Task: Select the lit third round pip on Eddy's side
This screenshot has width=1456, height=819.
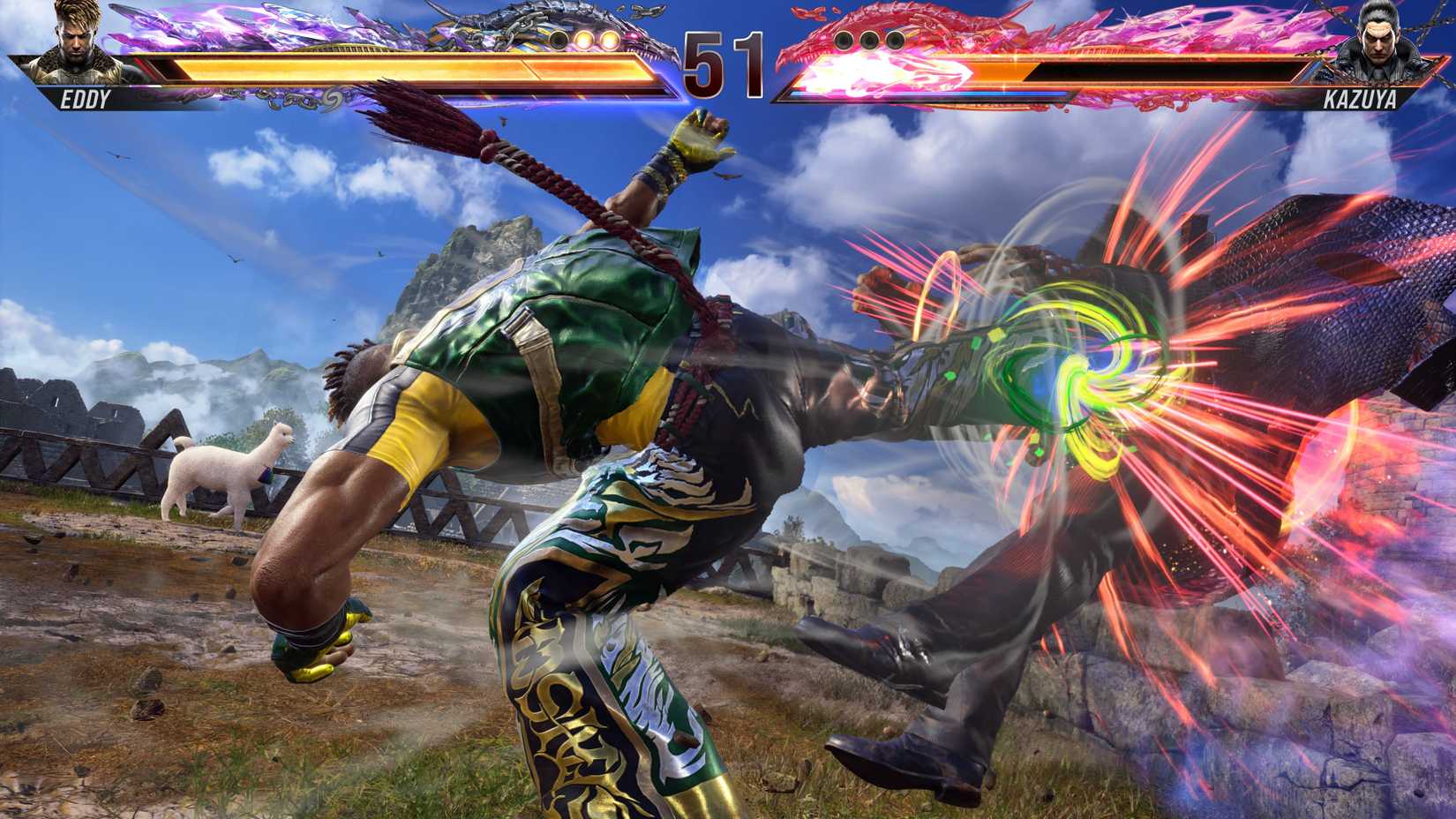Action: click(x=607, y=40)
